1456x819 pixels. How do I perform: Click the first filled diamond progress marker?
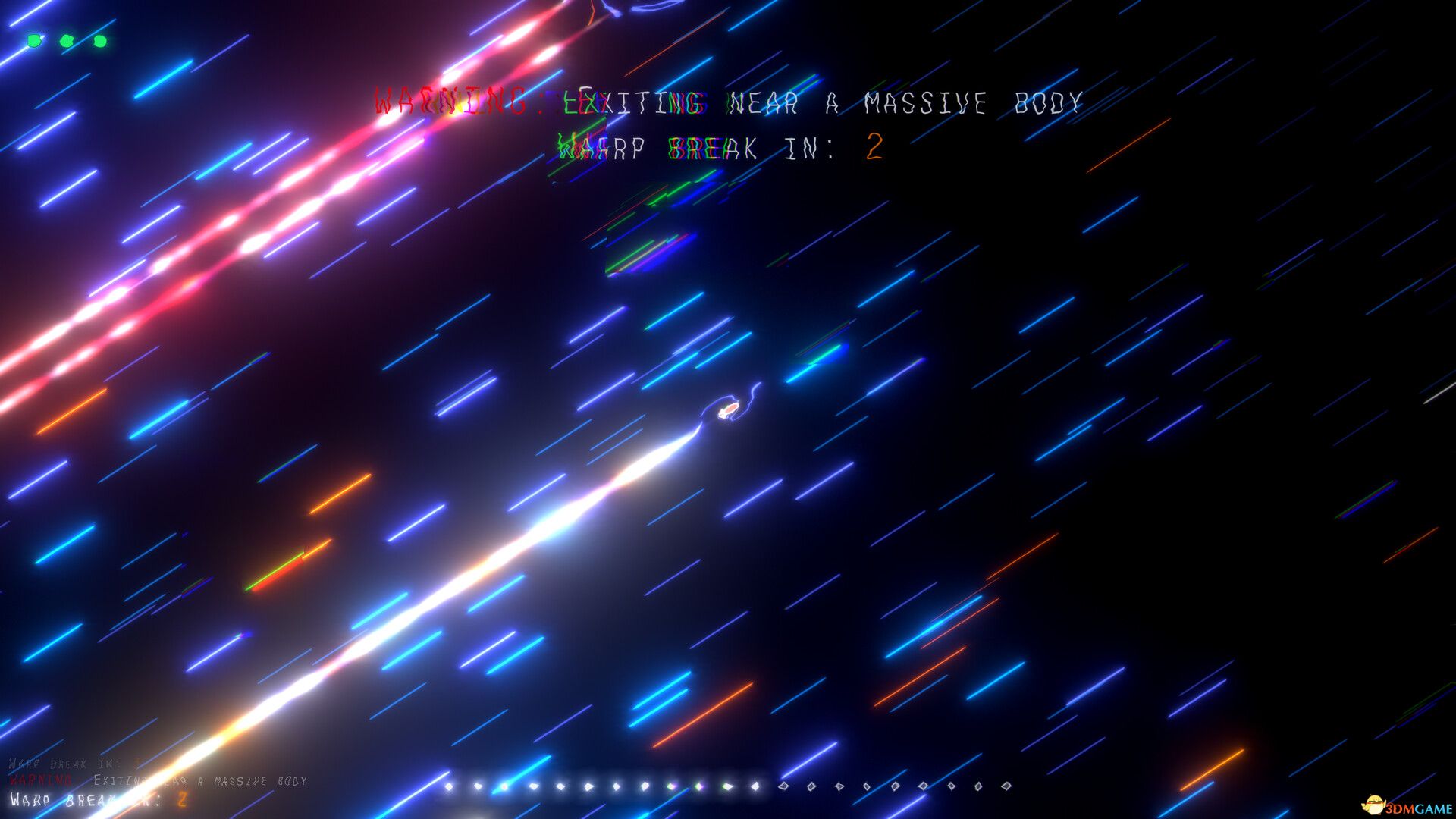click(x=447, y=786)
